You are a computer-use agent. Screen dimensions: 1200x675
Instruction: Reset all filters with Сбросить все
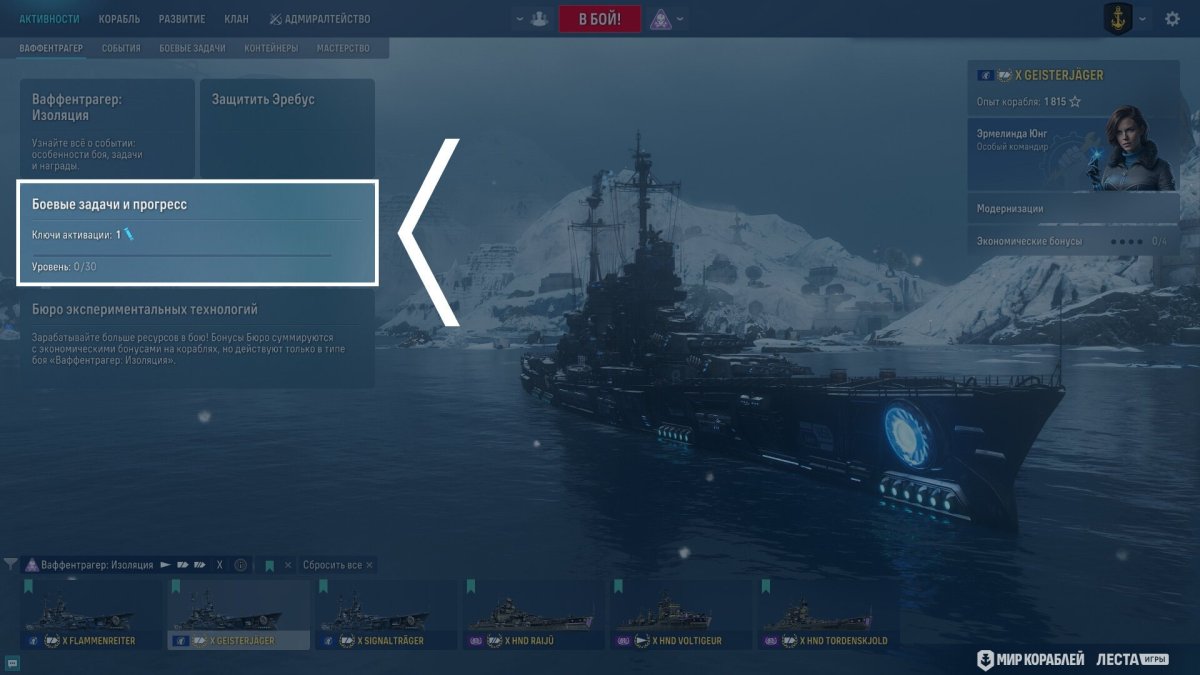pyautogui.click(x=337, y=565)
